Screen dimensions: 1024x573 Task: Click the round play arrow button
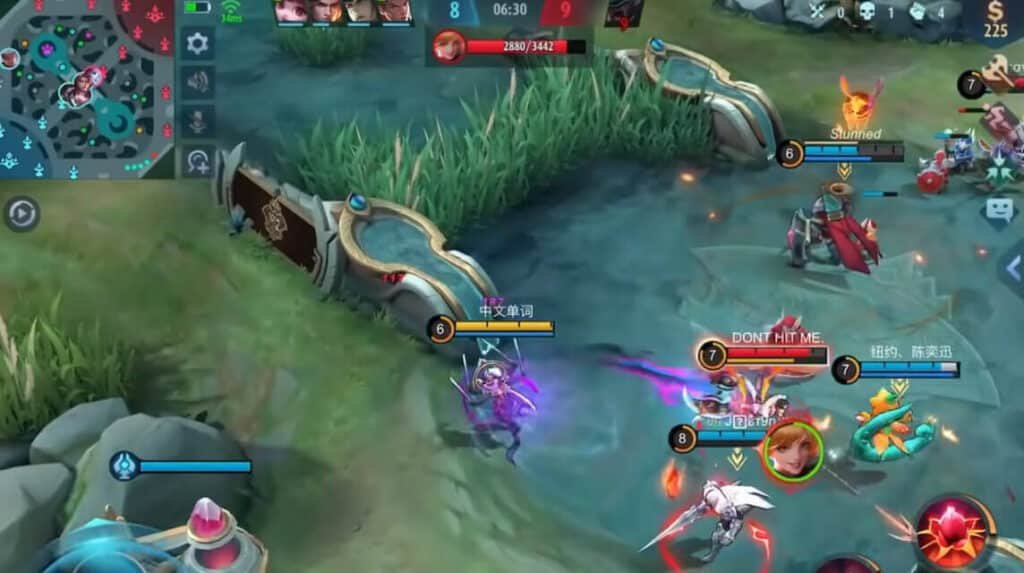point(21,213)
